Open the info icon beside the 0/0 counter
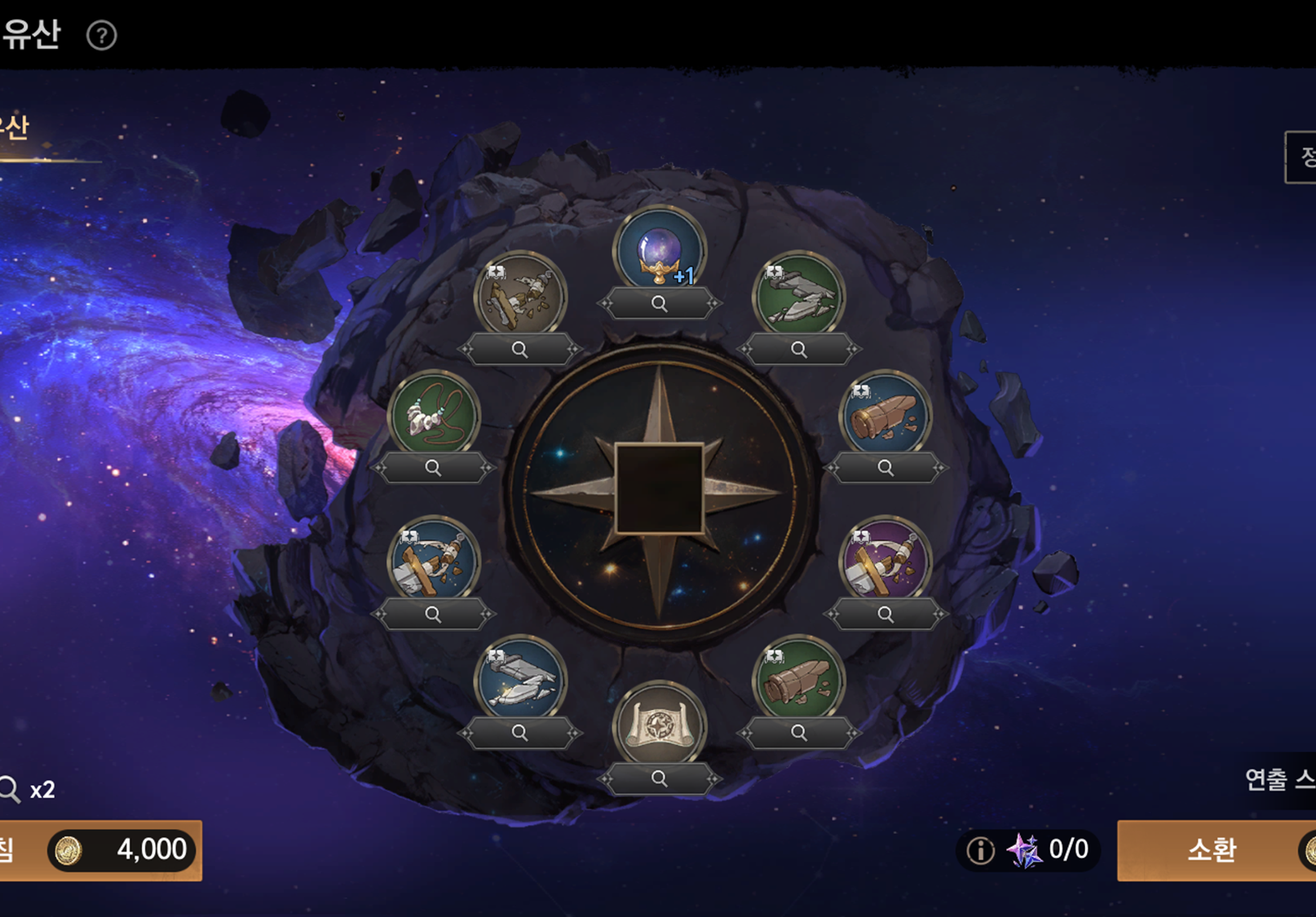Screen dimensions: 1316x917 click(x=980, y=851)
